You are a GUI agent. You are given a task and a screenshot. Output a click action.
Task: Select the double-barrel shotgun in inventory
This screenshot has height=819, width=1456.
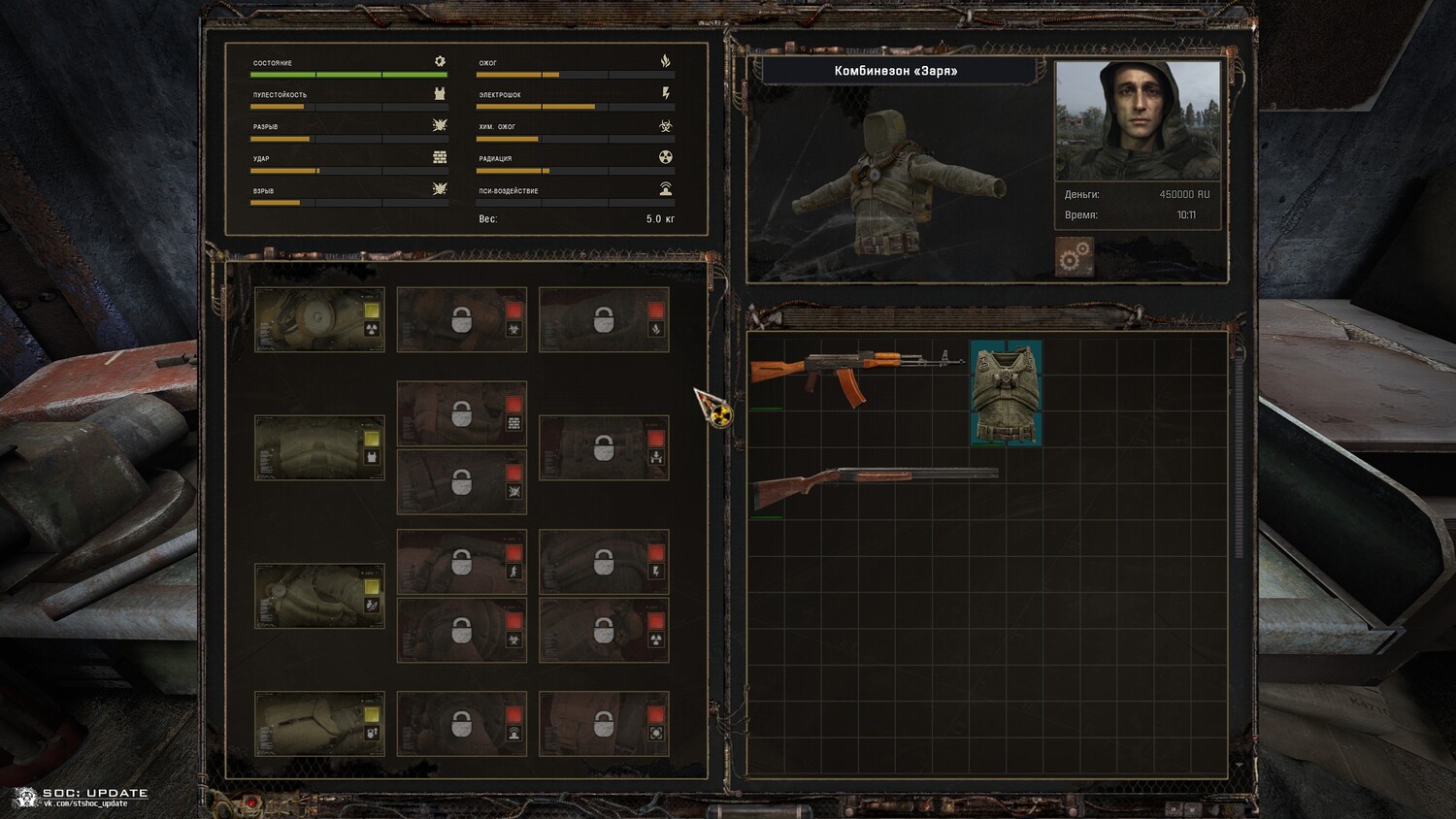tap(874, 482)
